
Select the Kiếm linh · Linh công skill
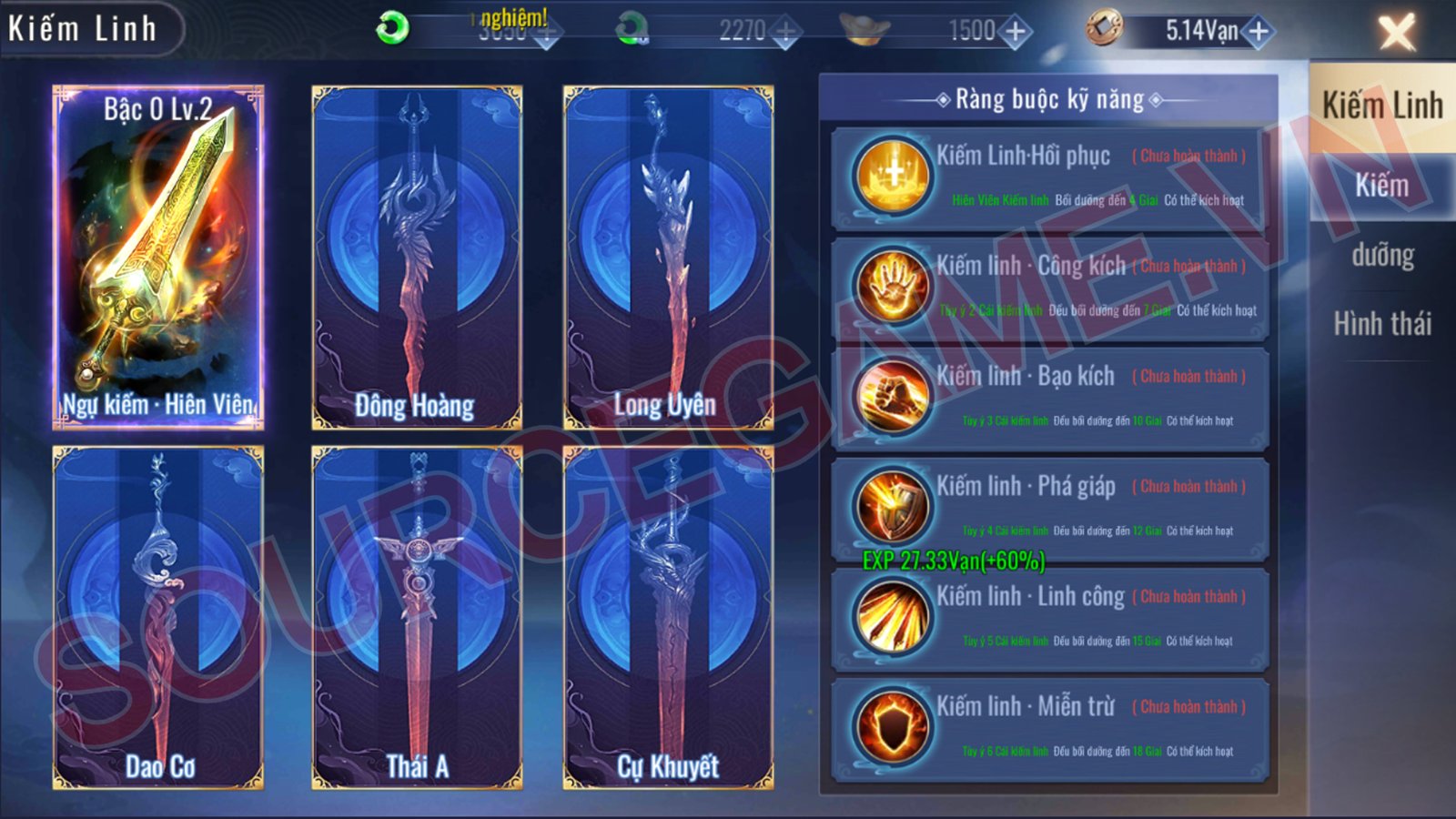pos(1049,618)
